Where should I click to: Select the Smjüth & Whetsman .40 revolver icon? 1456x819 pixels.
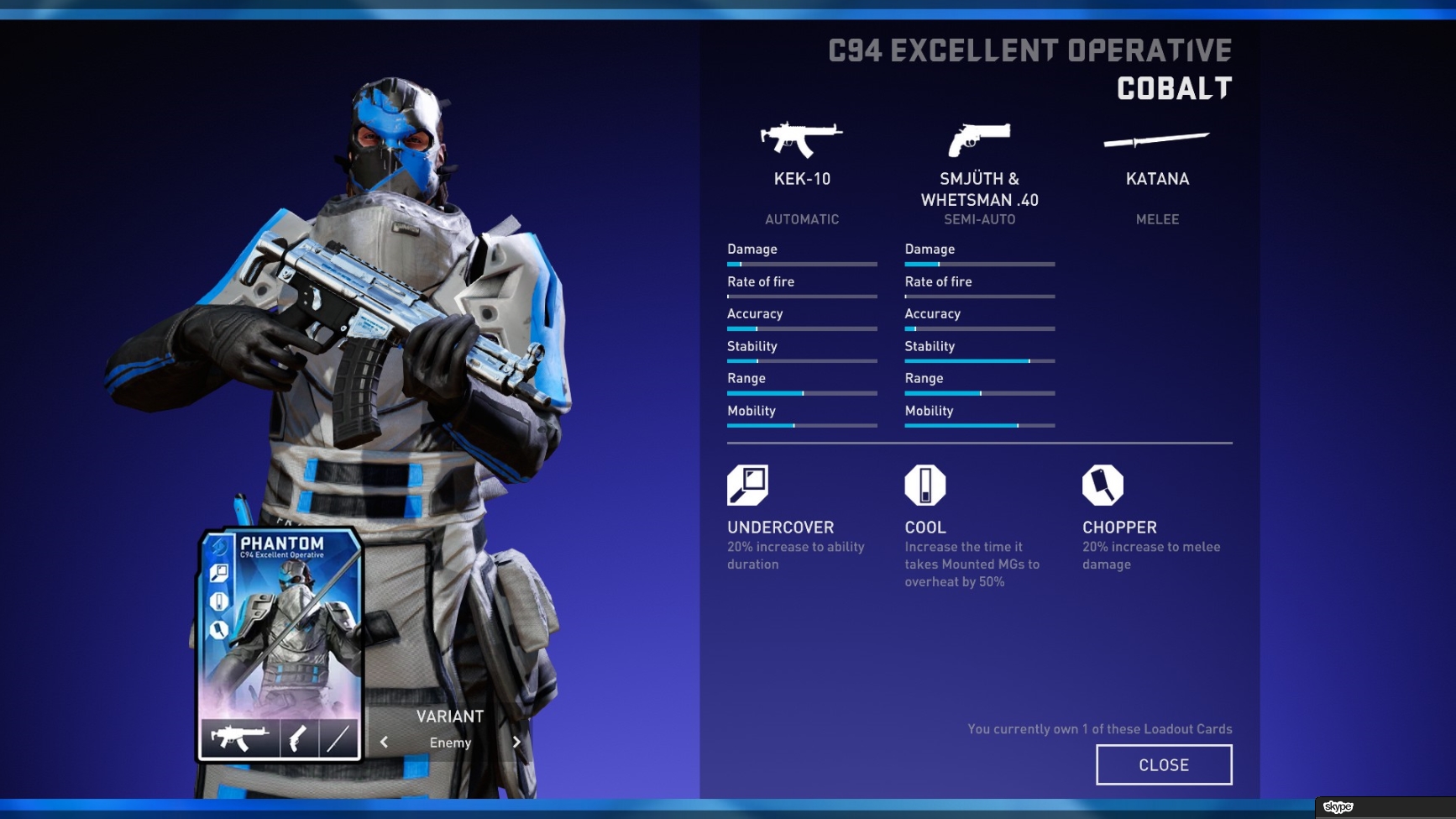tap(979, 139)
